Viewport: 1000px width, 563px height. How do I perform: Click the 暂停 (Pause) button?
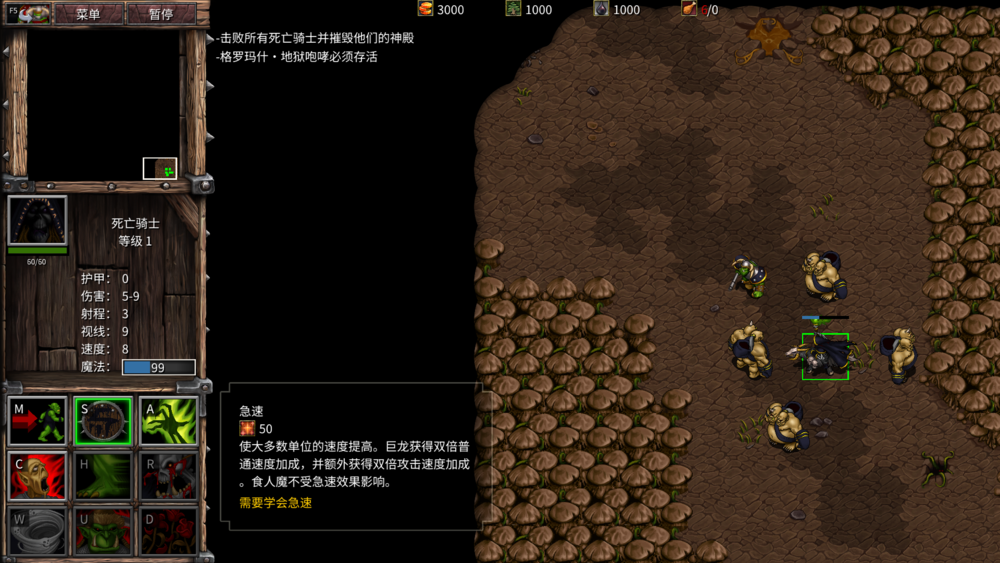pos(160,14)
